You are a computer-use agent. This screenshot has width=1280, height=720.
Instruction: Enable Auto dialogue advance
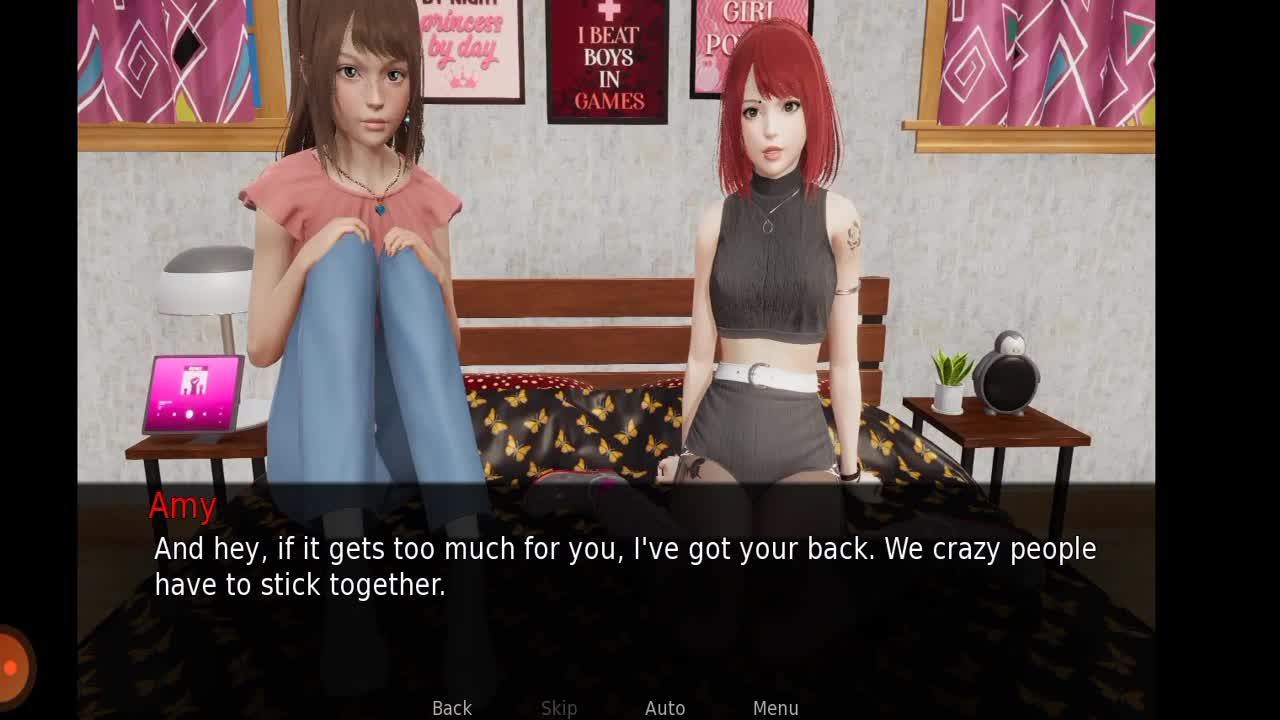(665, 708)
